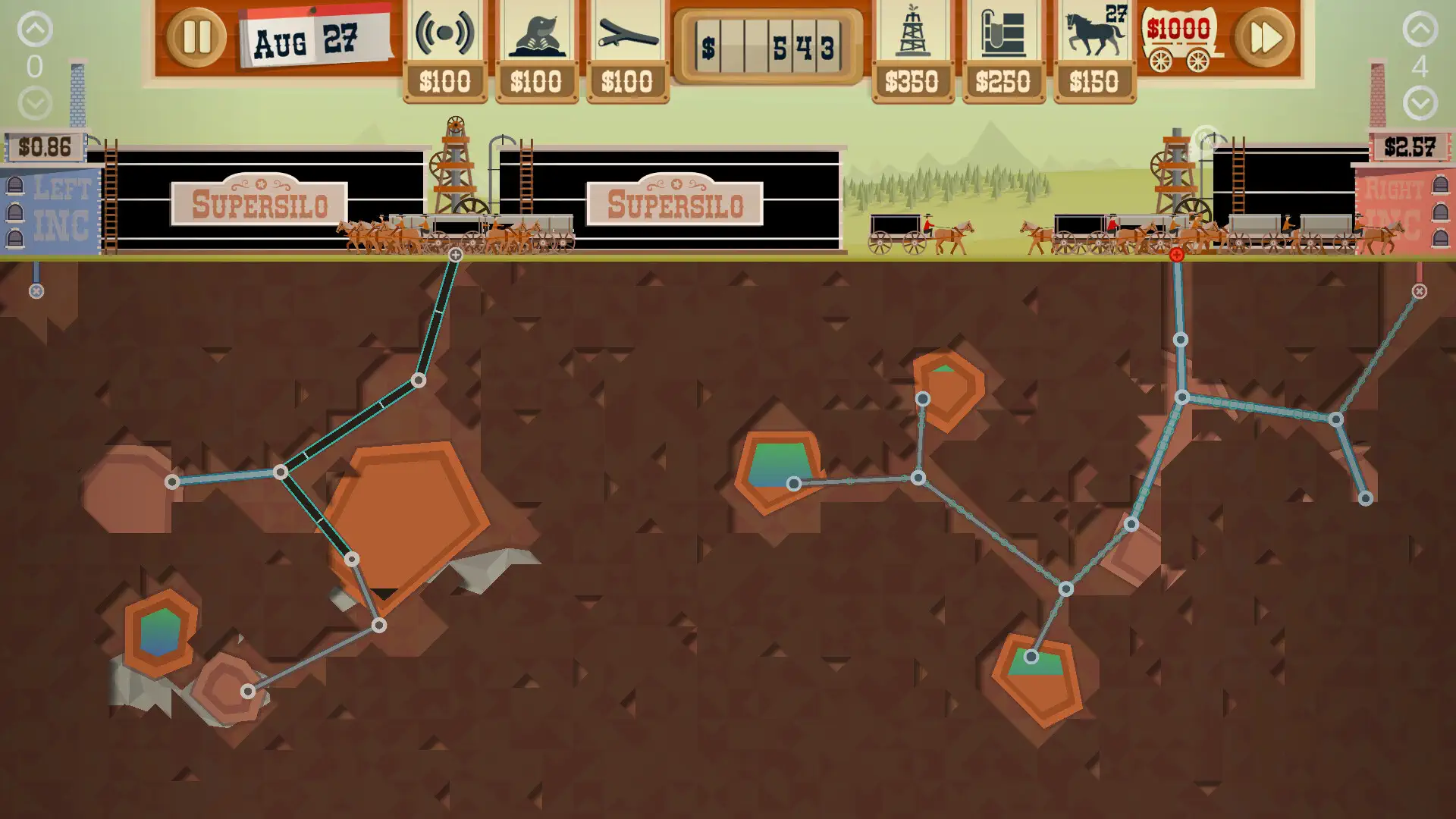The height and width of the screenshot is (819, 1456).
Task: Click the $0.86 Left Inc price sign
Action: (44, 147)
